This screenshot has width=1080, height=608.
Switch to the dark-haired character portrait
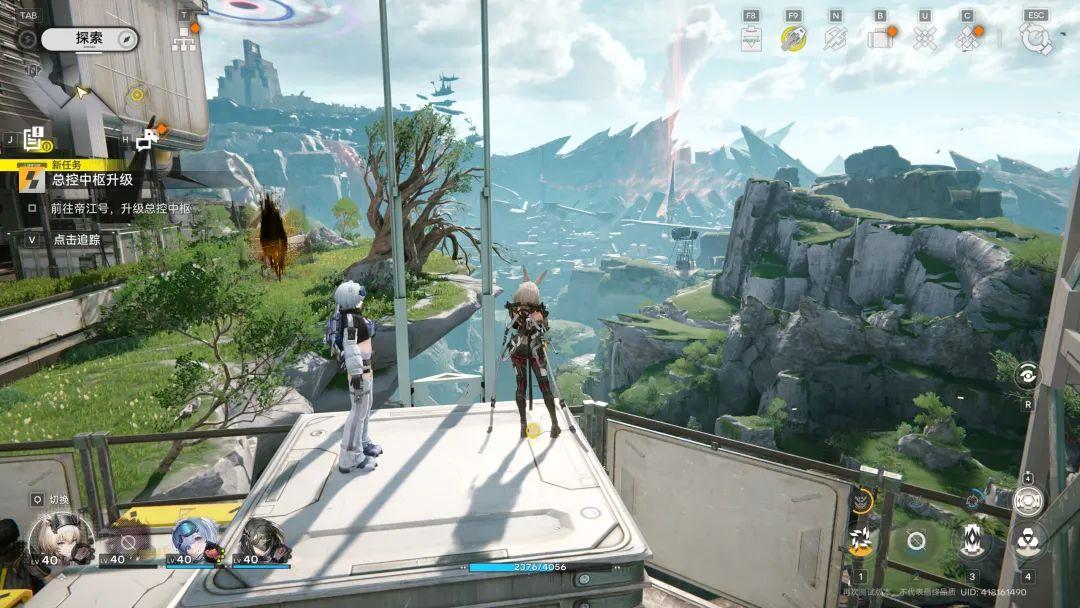(x=262, y=539)
